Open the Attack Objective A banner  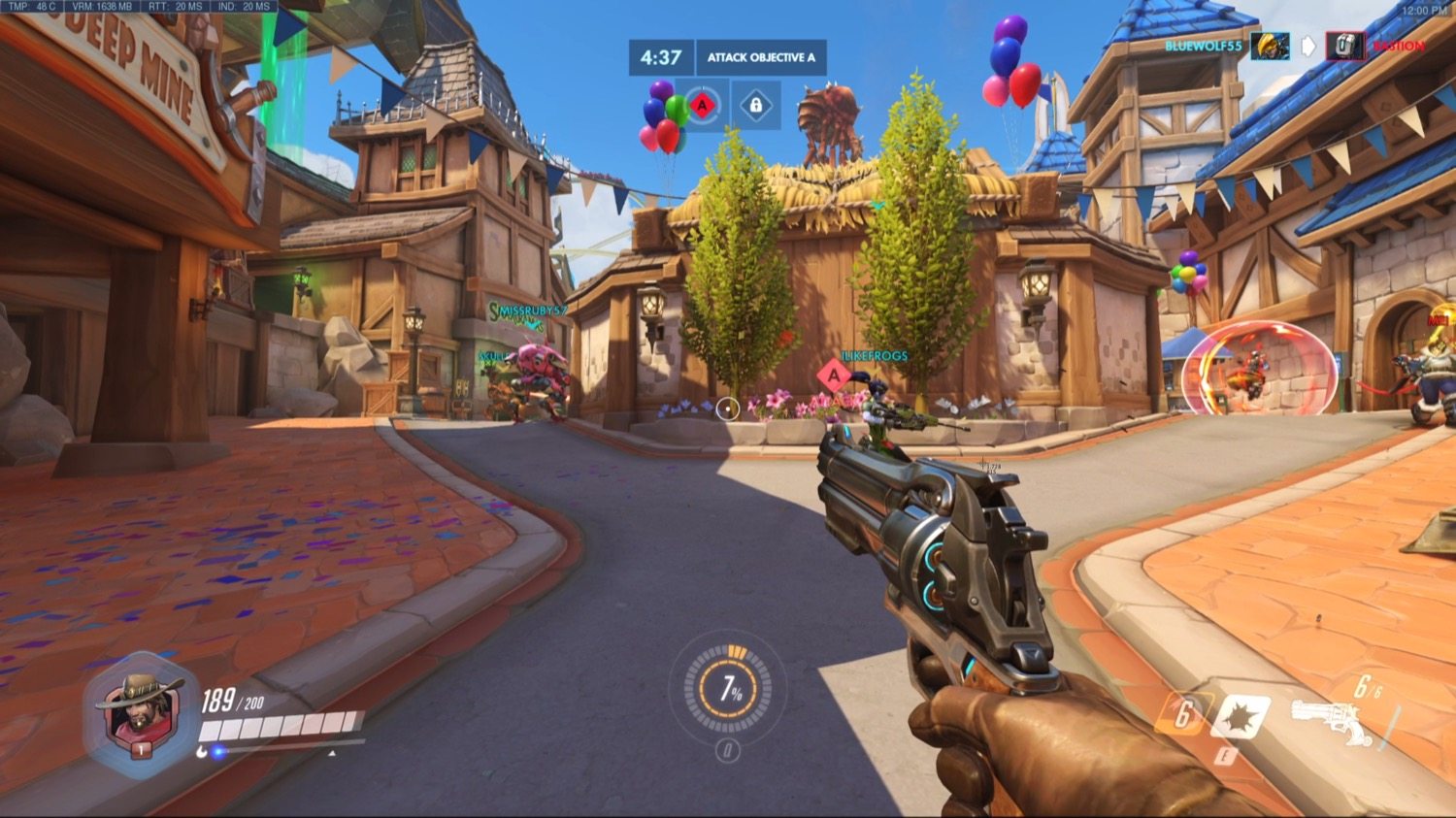[760, 57]
